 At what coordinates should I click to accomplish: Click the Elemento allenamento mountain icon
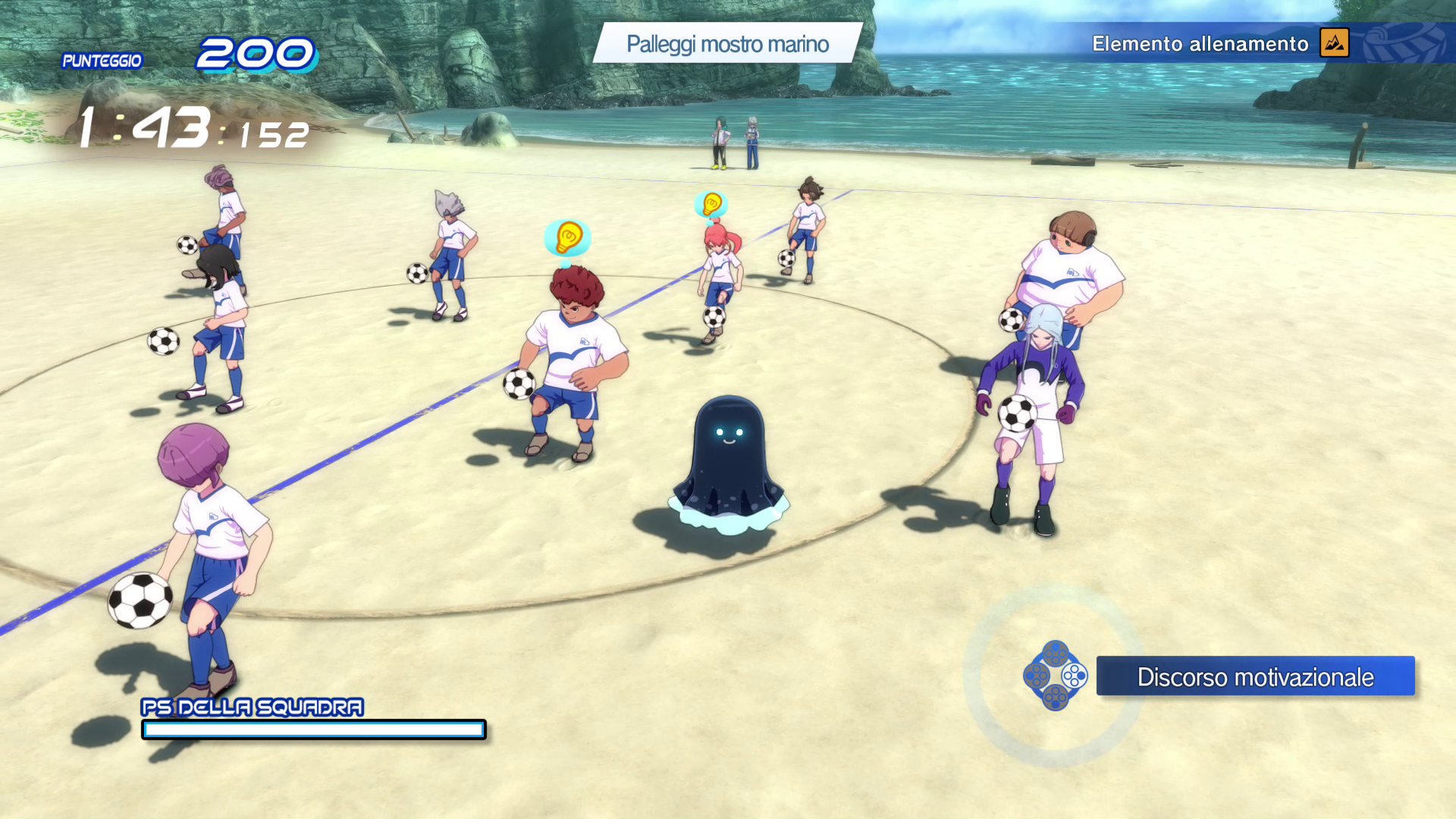1334,43
